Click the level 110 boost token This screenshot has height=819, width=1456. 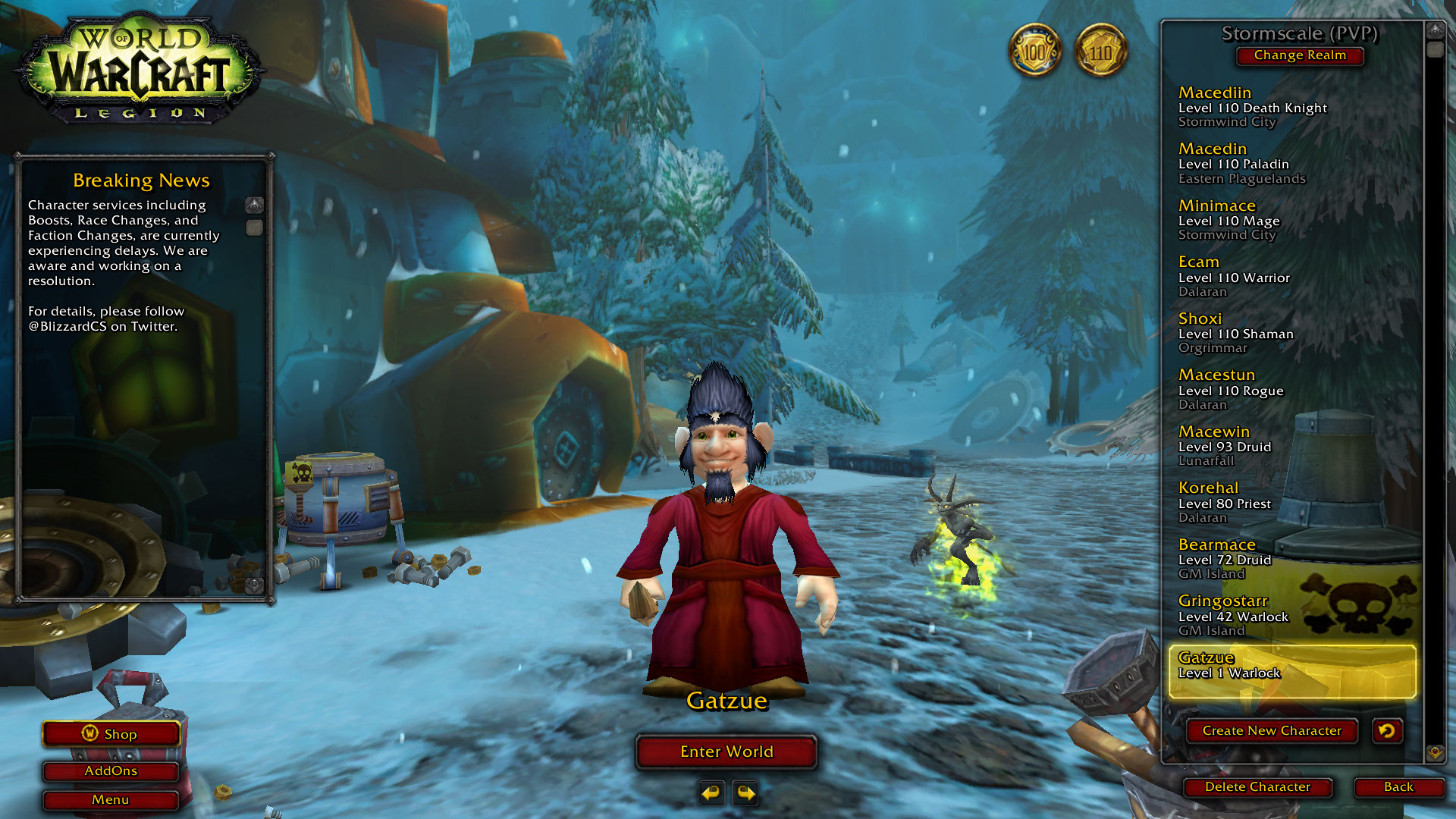[x=1100, y=52]
